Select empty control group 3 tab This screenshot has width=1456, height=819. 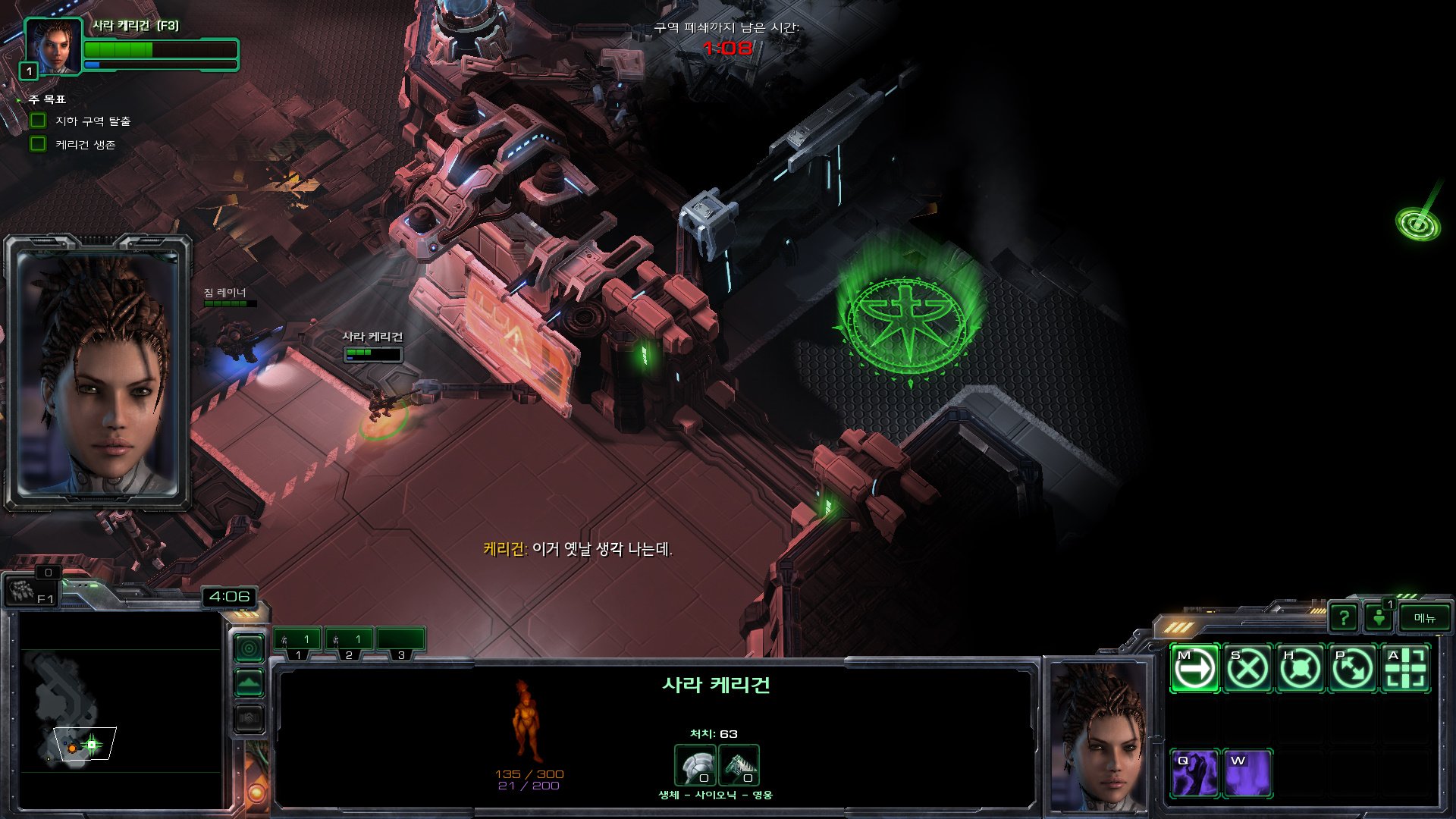coord(400,641)
